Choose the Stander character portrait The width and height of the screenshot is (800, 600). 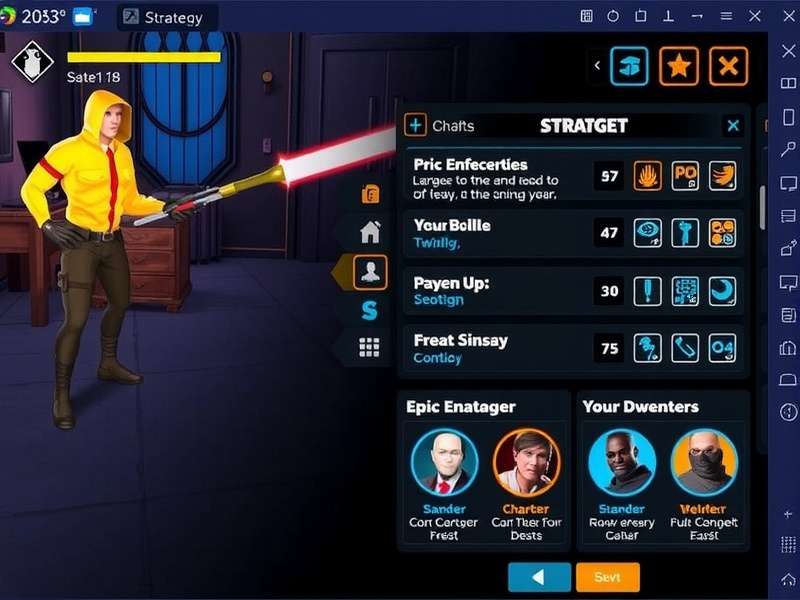[621, 463]
